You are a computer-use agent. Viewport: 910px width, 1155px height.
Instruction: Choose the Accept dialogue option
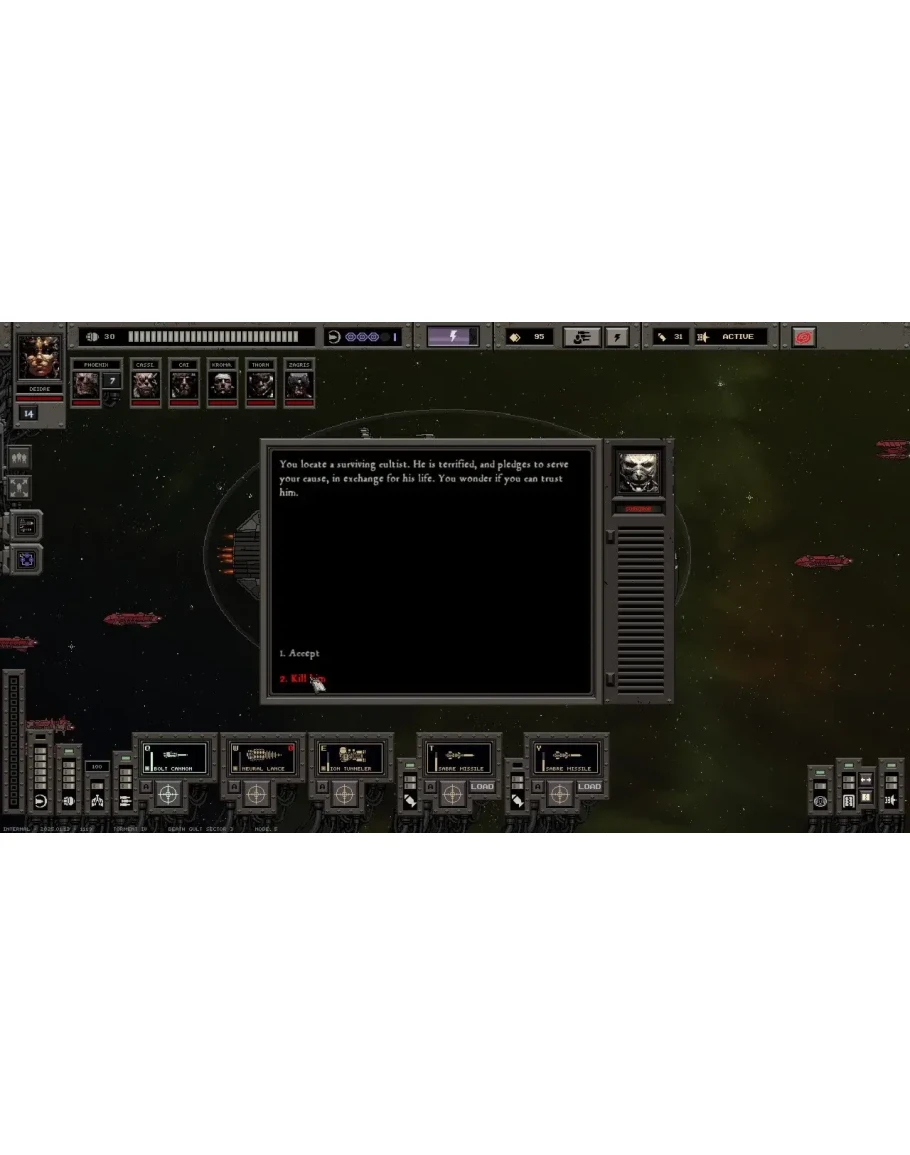(300, 653)
